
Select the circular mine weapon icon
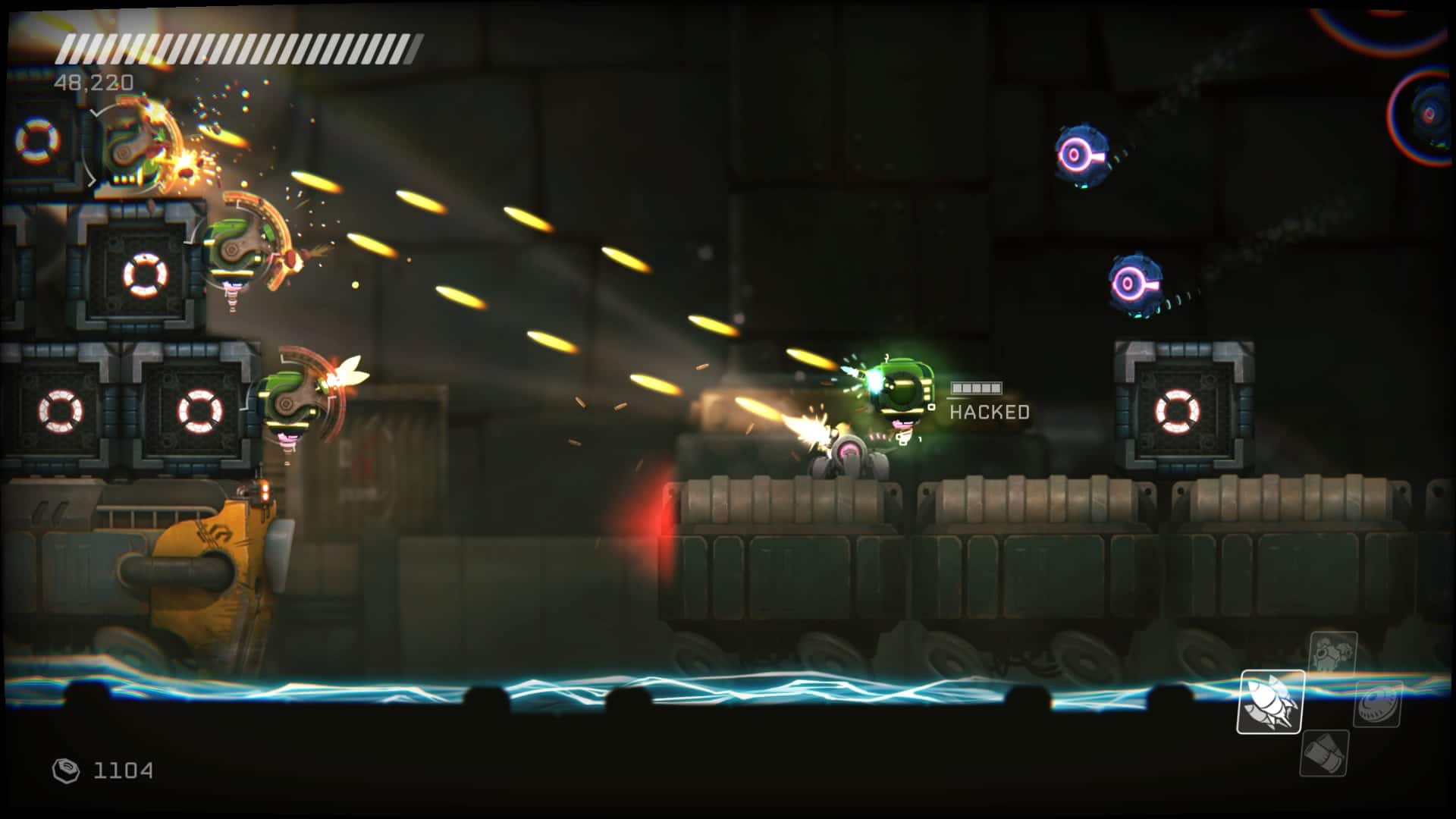pos(1378,704)
